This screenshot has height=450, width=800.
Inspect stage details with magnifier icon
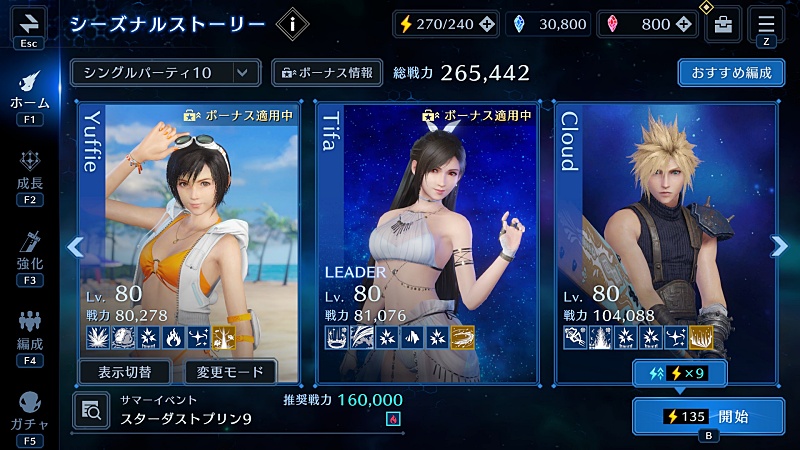tap(91, 409)
